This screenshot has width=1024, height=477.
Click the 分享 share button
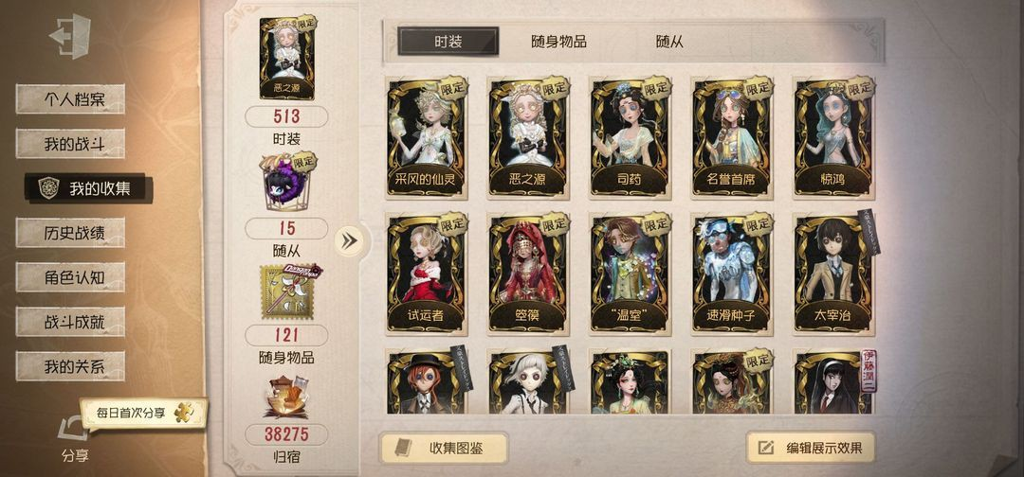coord(74,439)
